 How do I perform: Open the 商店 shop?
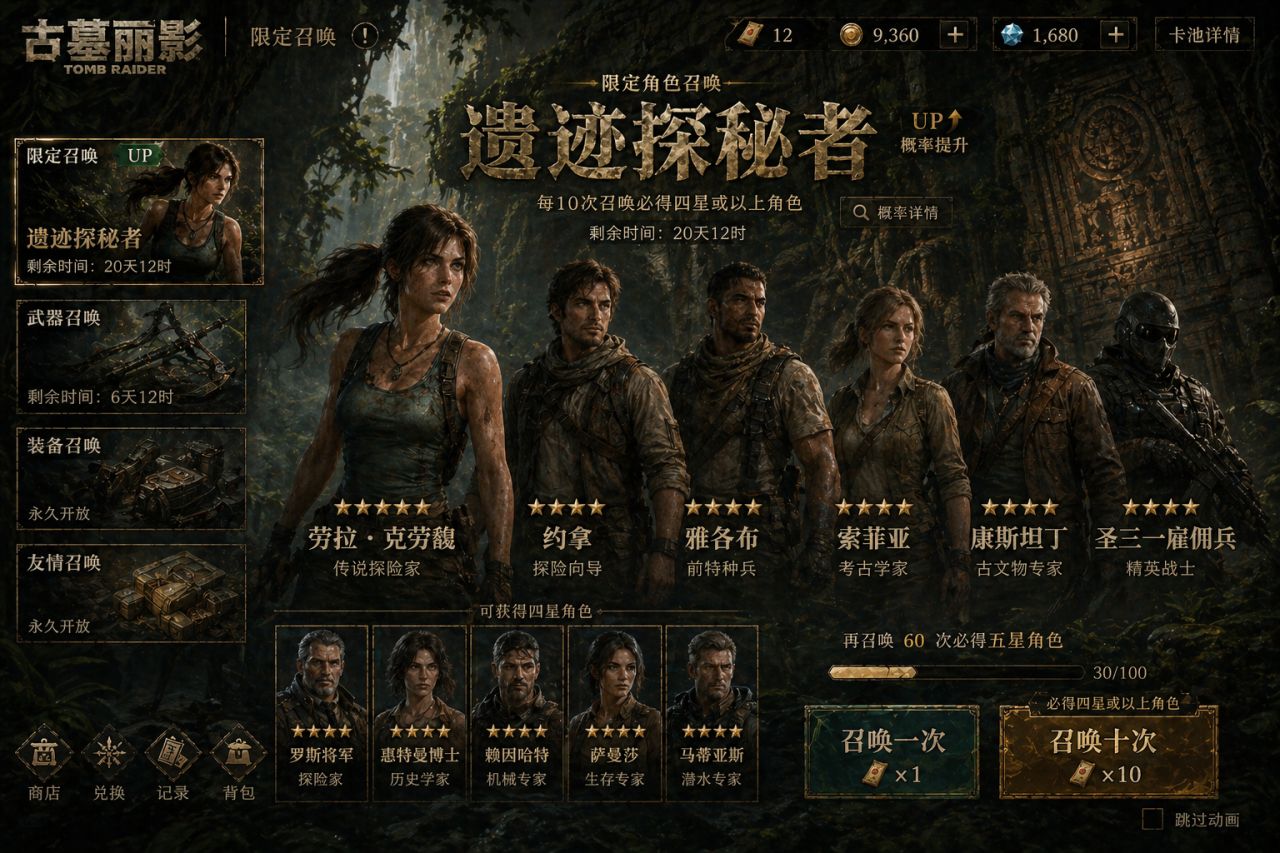point(43,764)
